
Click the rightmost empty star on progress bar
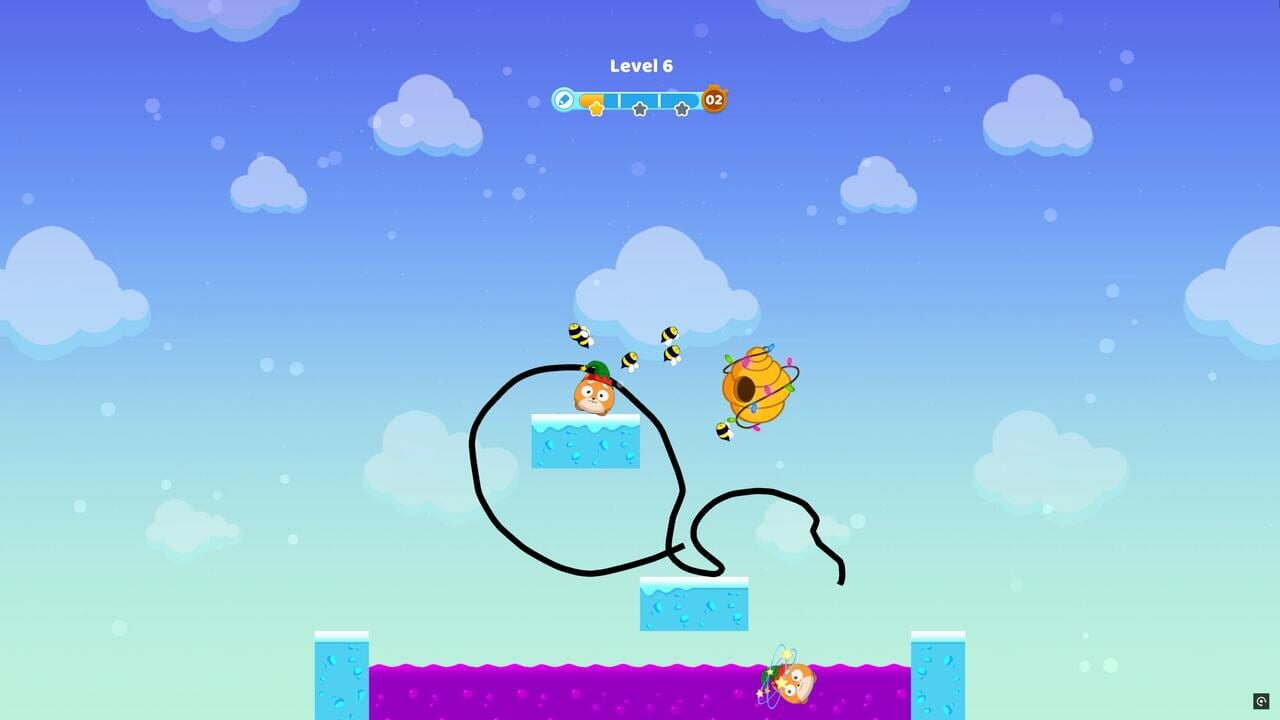coord(682,107)
